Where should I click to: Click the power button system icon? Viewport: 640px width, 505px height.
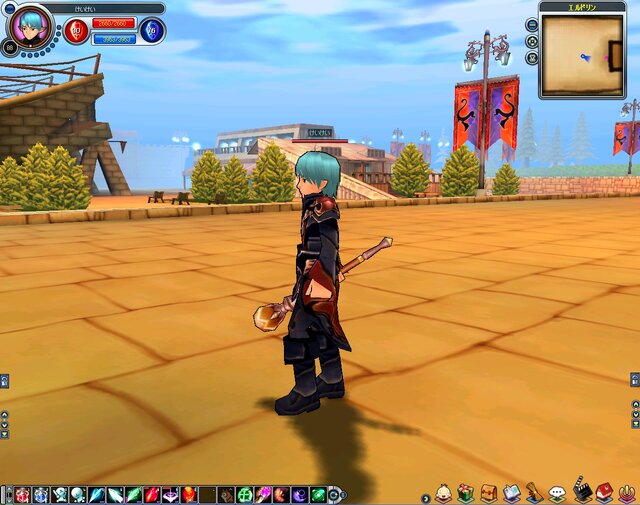click(x=627, y=493)
